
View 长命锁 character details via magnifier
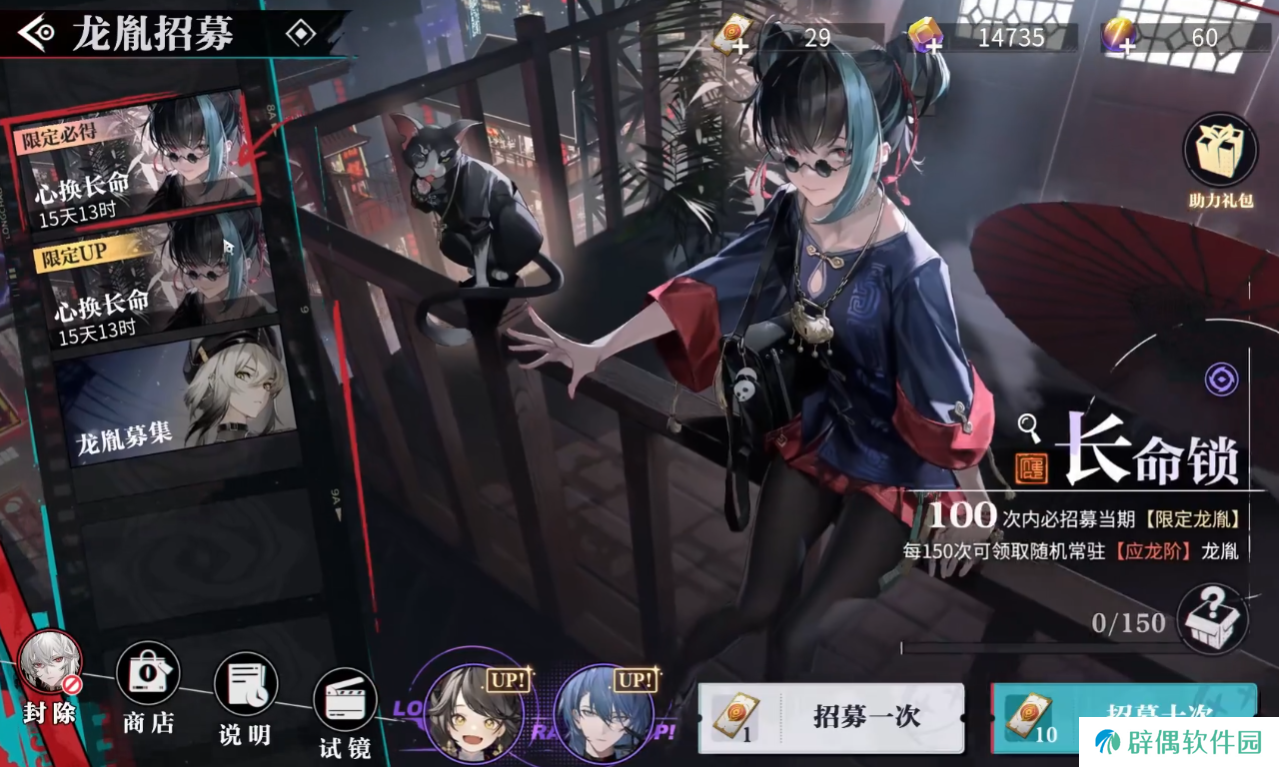1030,428
